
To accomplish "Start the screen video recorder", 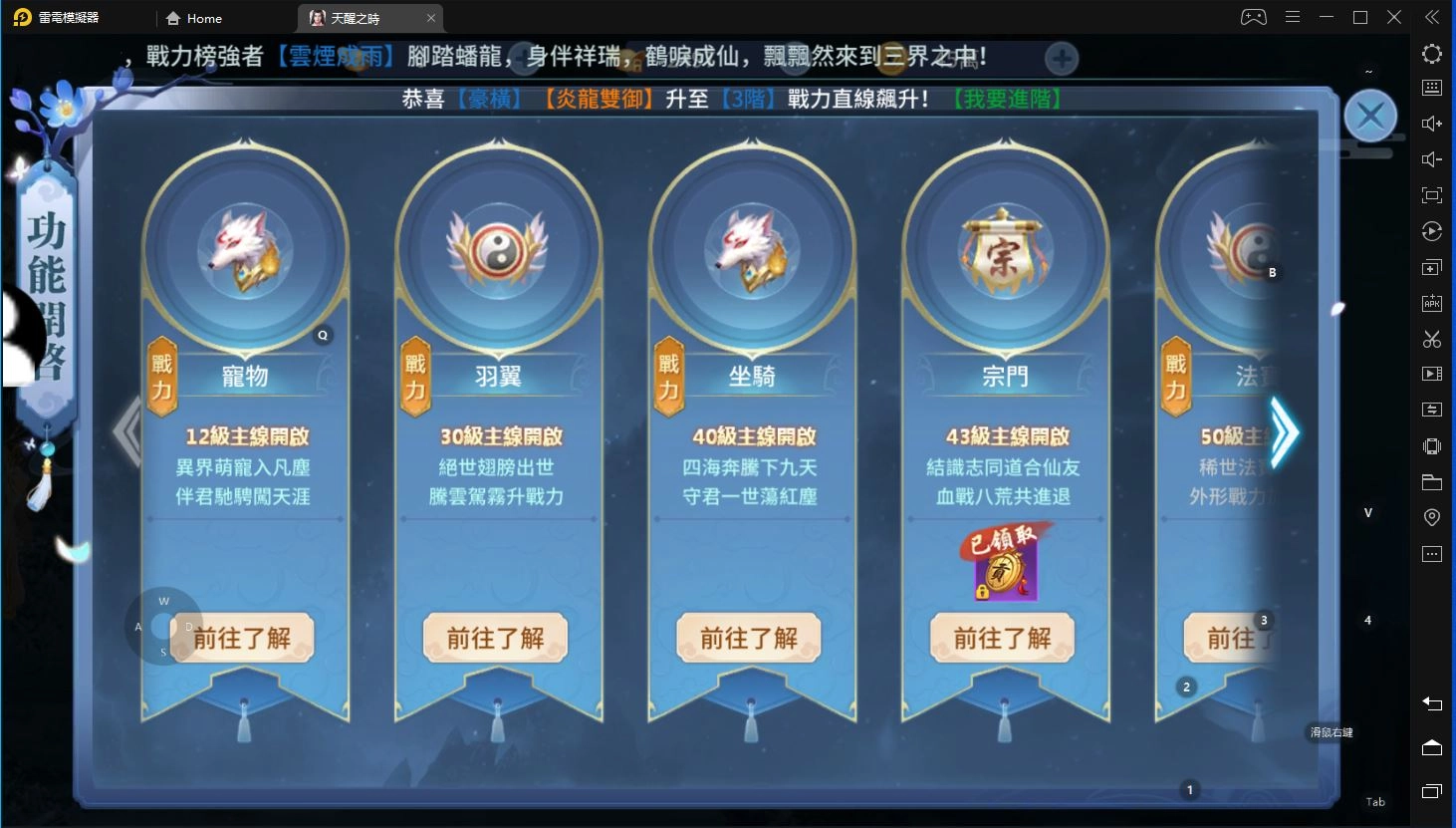I will point(1431,374).
